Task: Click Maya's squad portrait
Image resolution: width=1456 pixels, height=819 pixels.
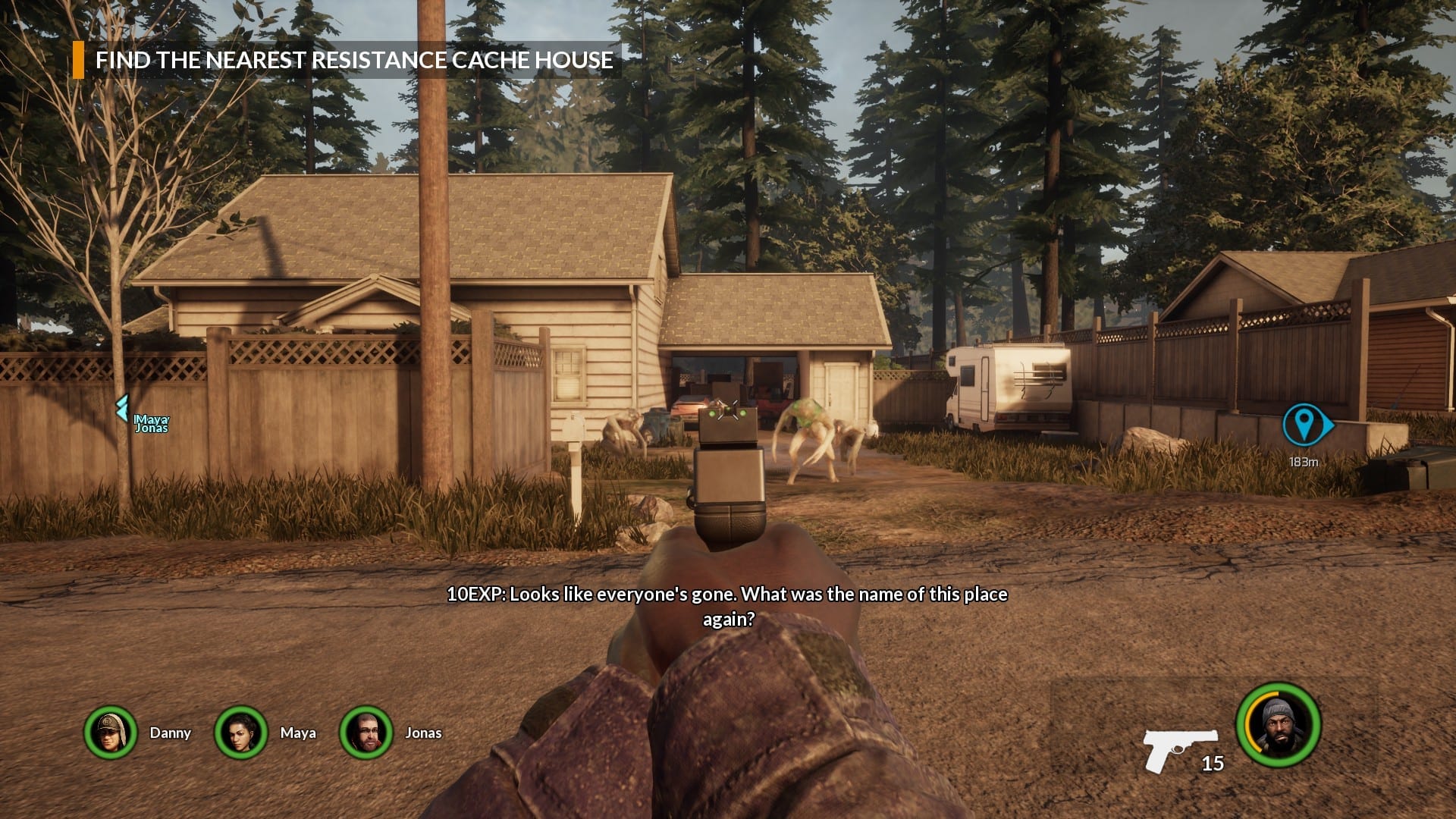Action: click(241, 733)
